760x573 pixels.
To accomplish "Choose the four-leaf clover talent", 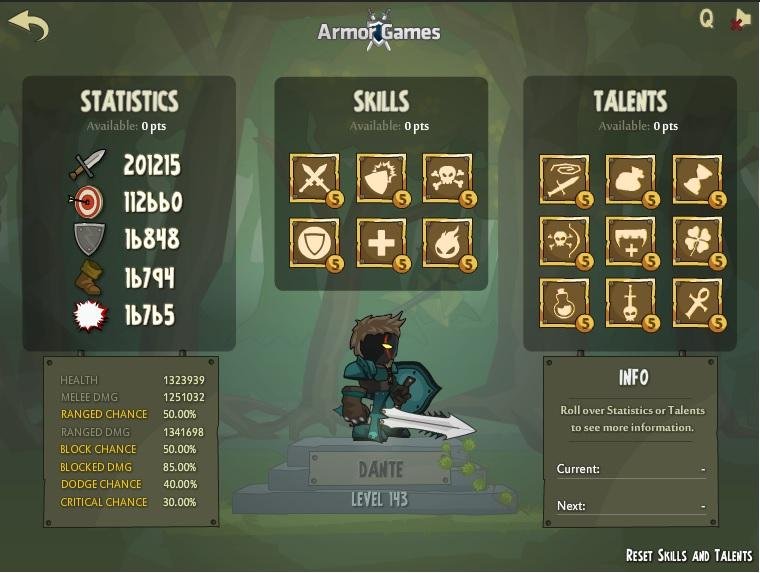I will tap(697, 242).
